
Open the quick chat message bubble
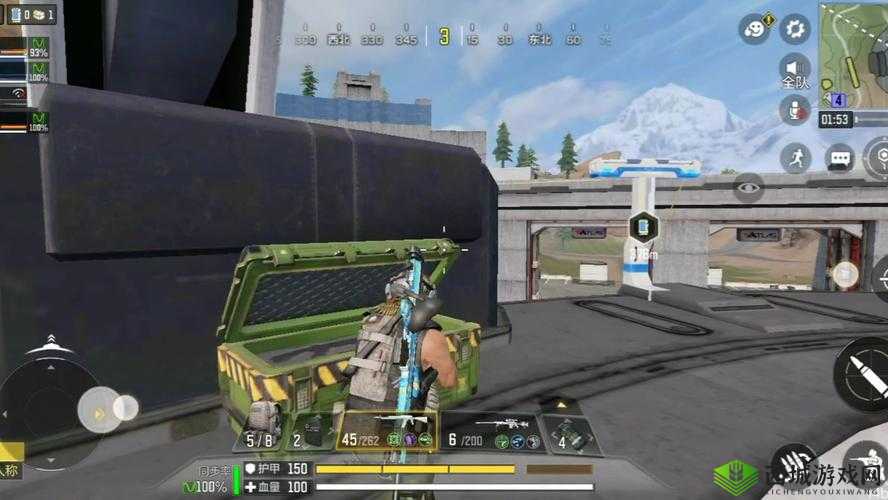pos(839,158)
